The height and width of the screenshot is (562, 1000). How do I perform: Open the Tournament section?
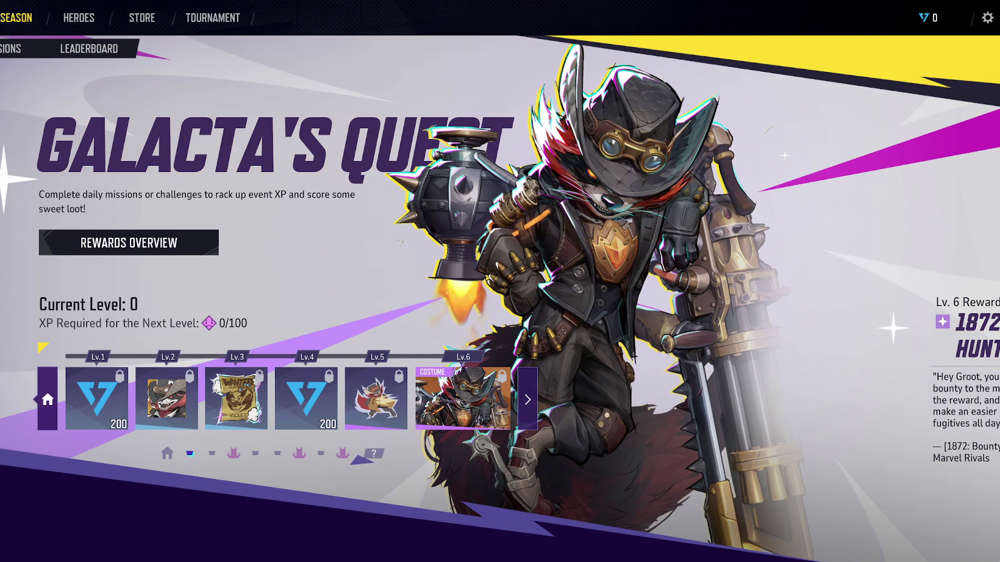(x=213, y=18)
